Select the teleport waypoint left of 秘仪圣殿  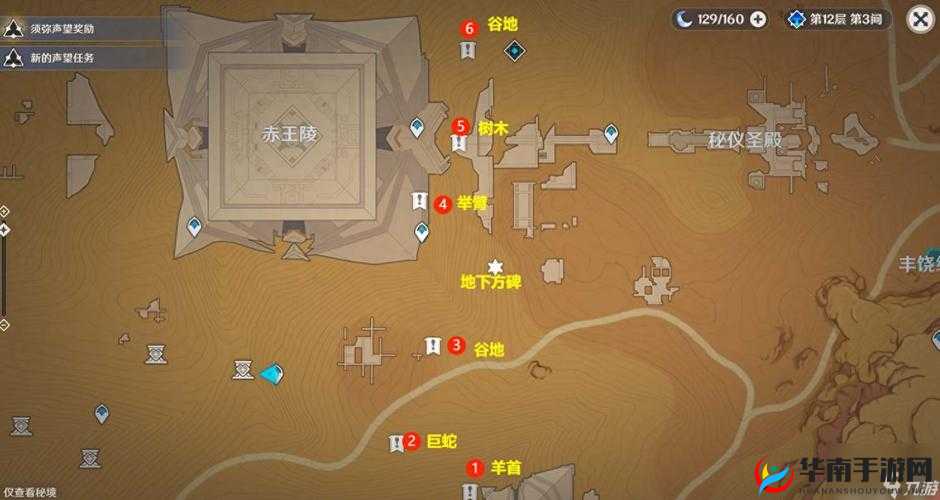point(611,132)
